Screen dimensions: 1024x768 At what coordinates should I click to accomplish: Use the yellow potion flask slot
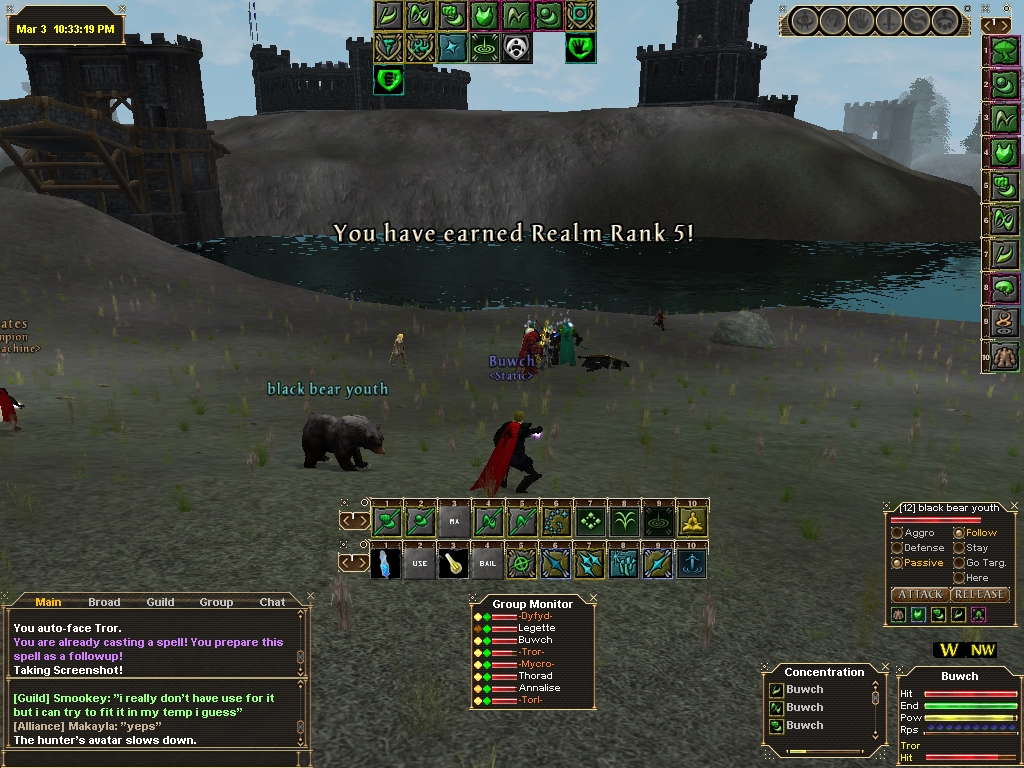pyautogui.click(x=453, y=563)
